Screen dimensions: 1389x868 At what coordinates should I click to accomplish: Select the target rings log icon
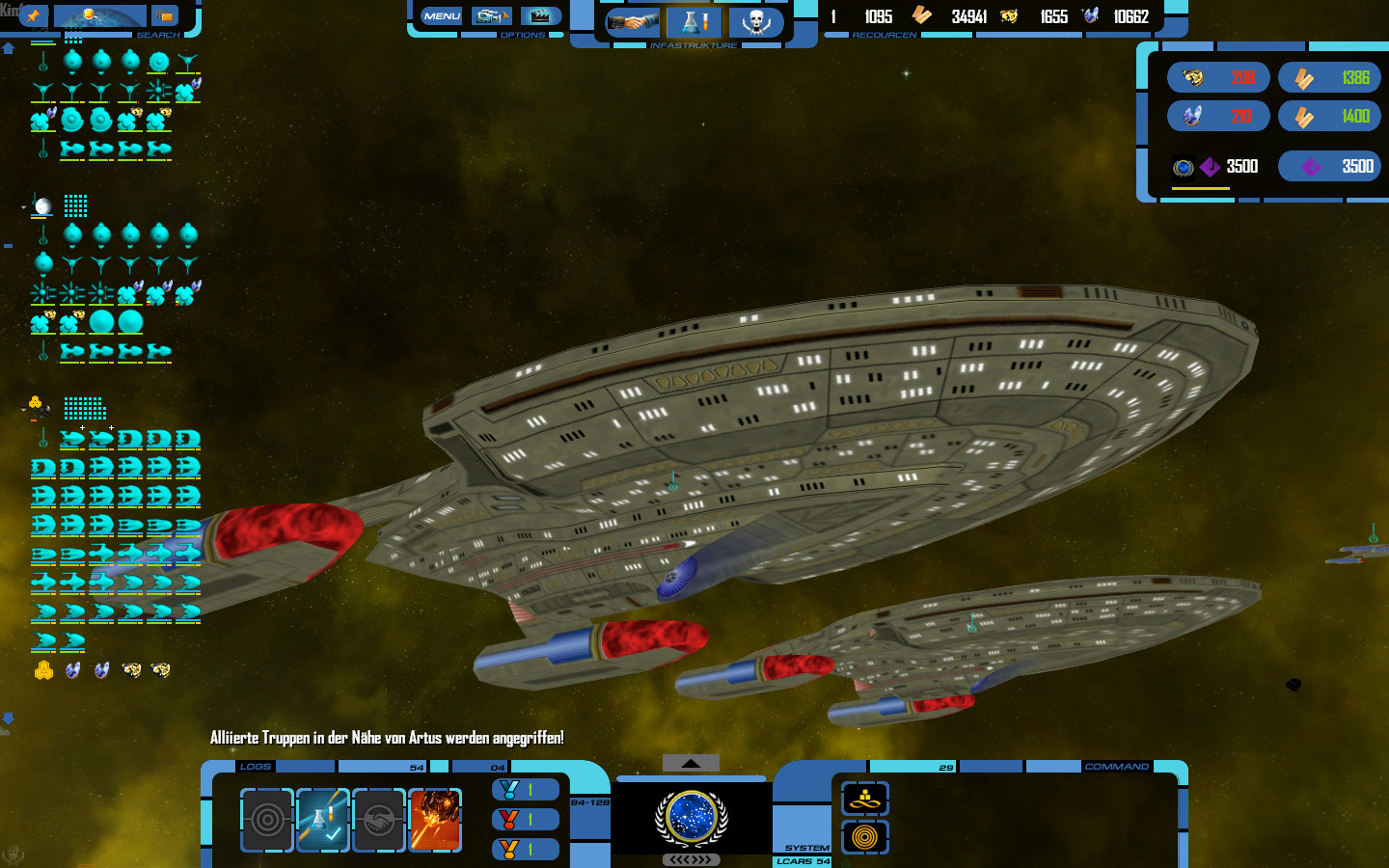point(267,820)
